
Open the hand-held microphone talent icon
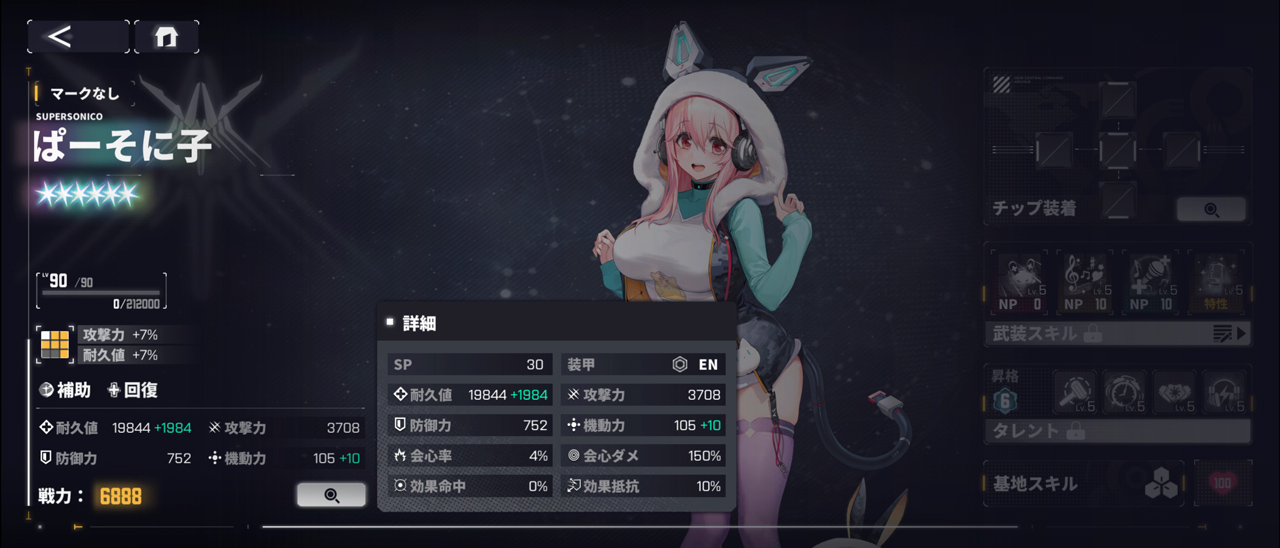(1074, 392)
